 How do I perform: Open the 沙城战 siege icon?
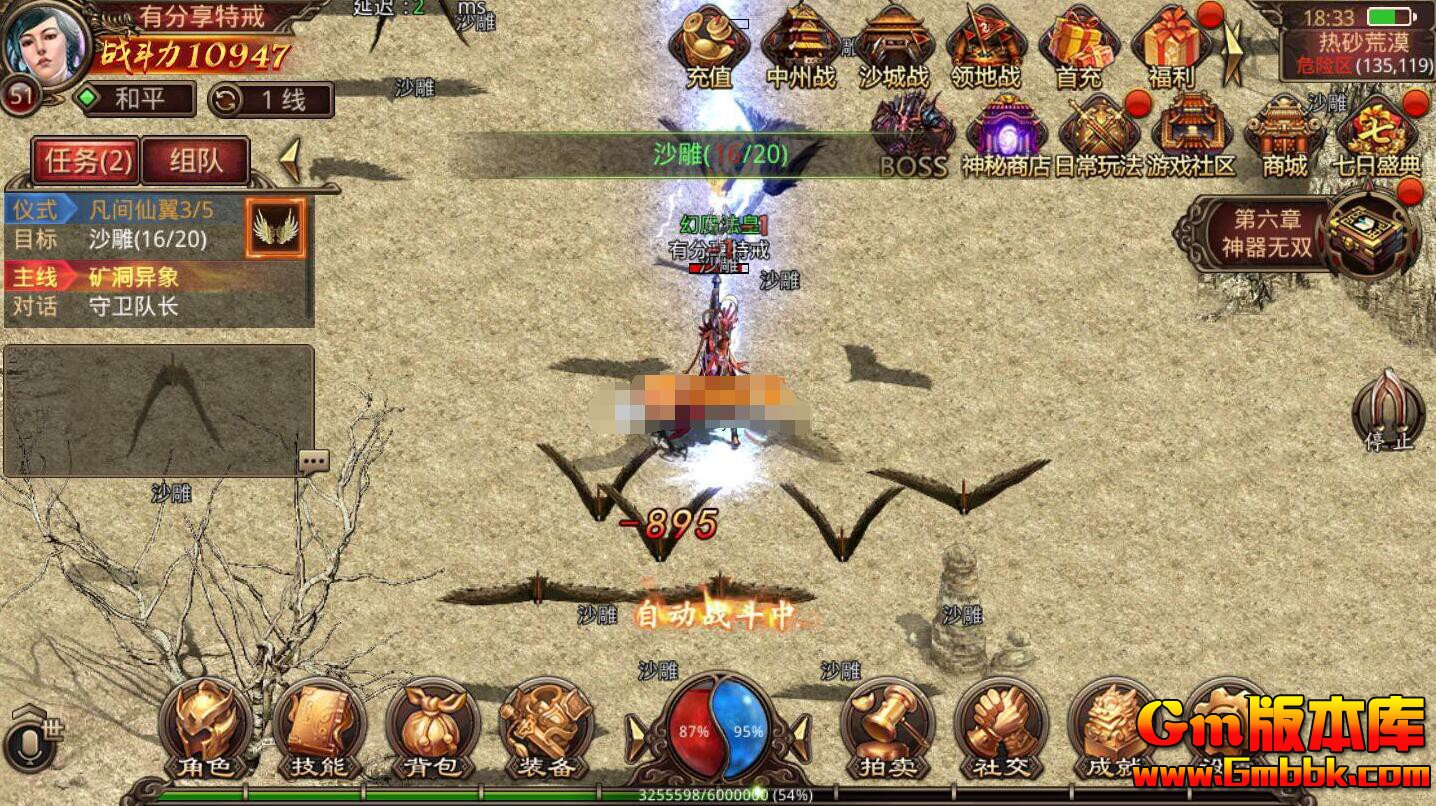point(893,45)
